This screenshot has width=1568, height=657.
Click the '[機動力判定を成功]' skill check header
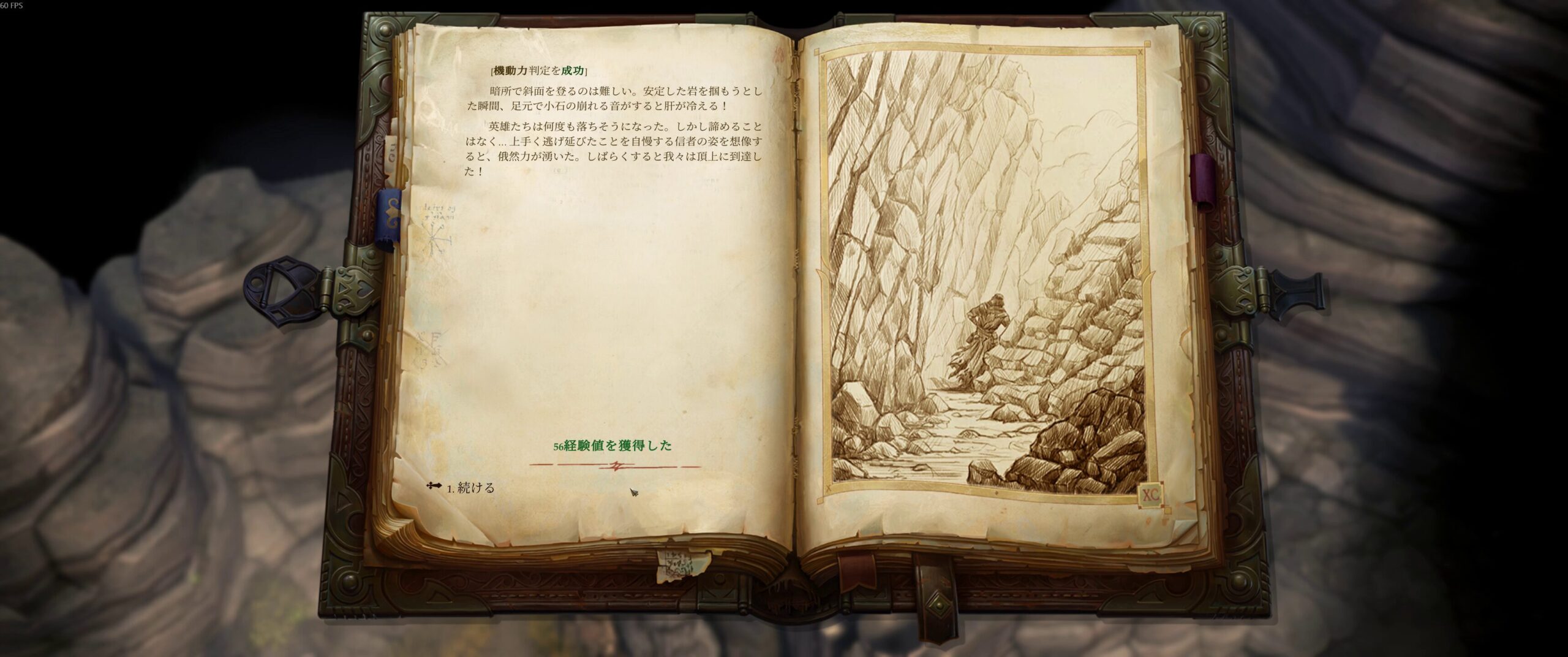538,70
